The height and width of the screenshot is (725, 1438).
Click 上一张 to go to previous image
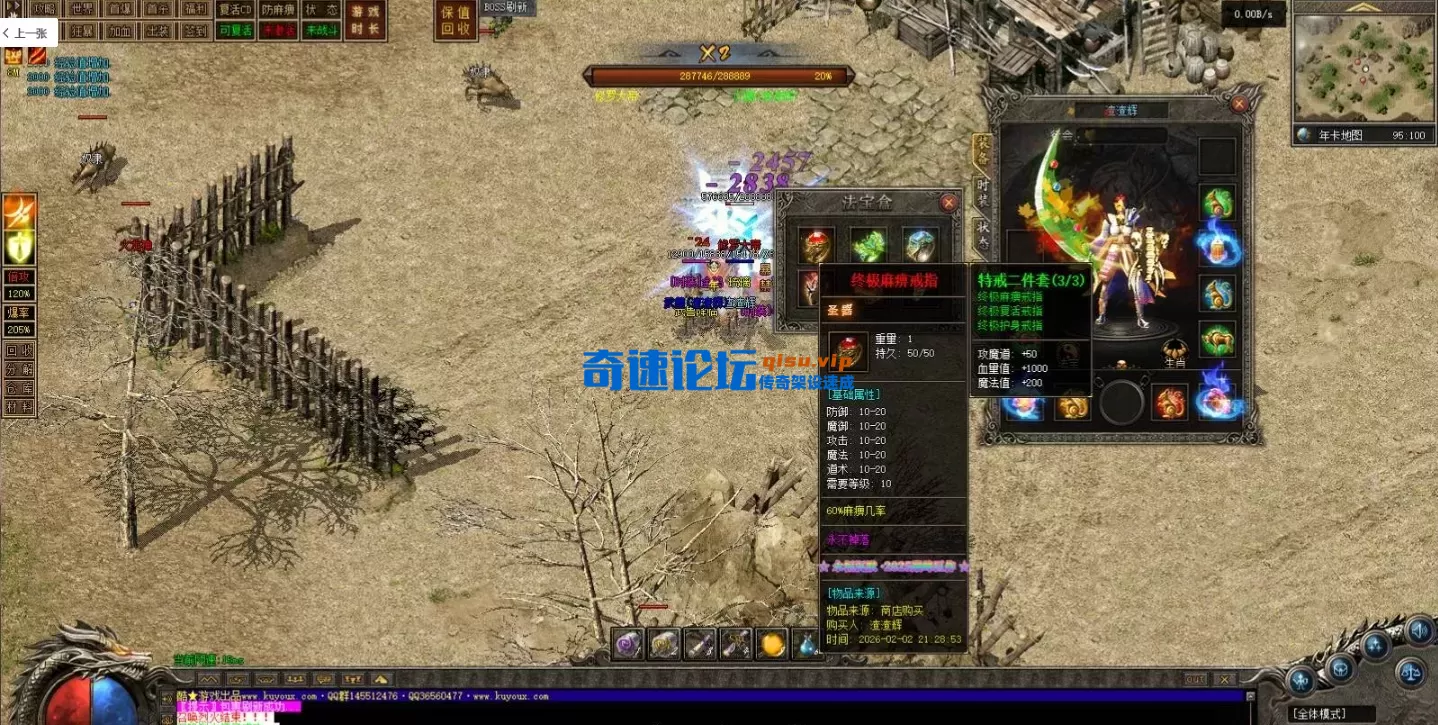(x=26, y=31)
